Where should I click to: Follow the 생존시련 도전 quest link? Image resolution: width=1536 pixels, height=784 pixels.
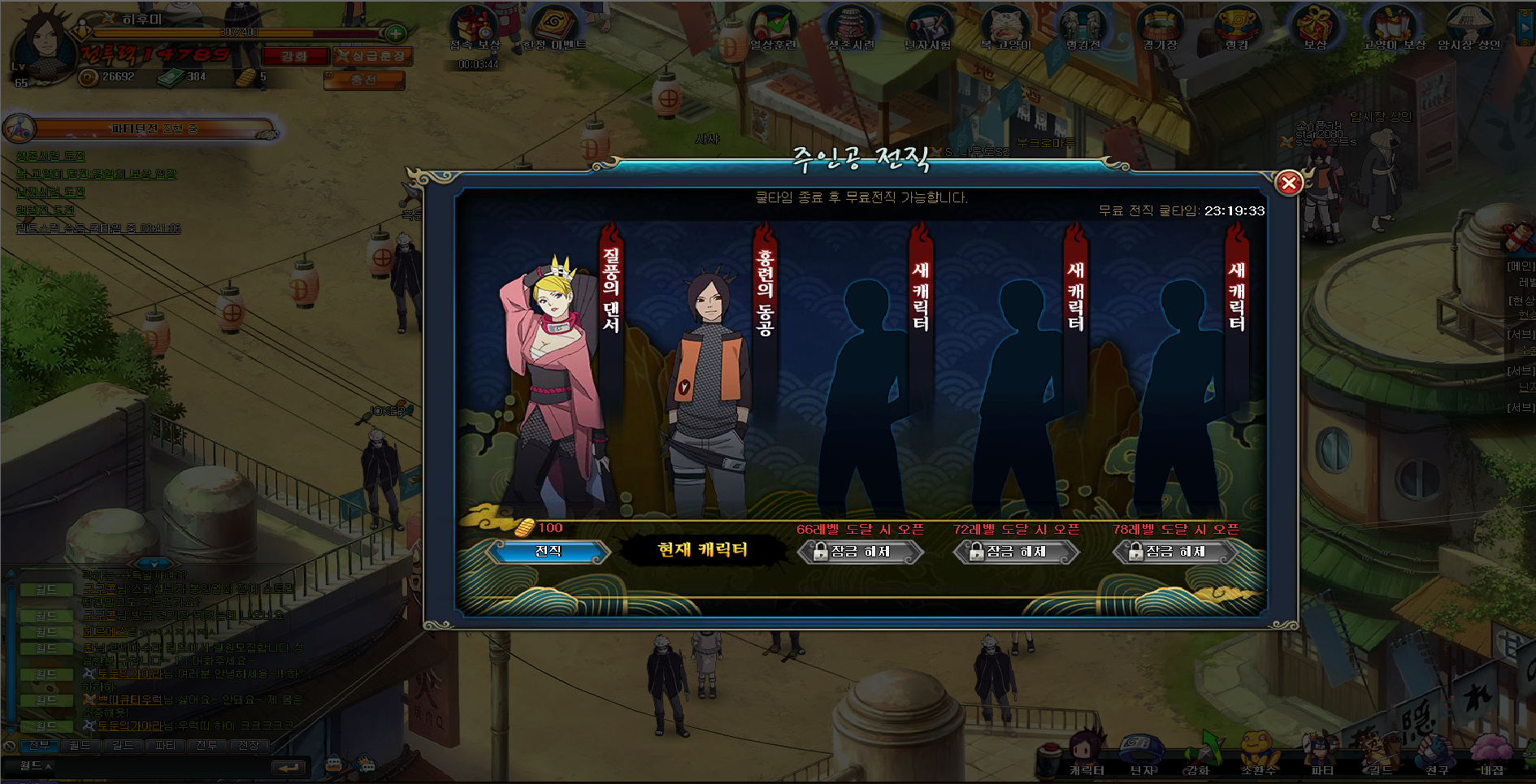(50, 156)
